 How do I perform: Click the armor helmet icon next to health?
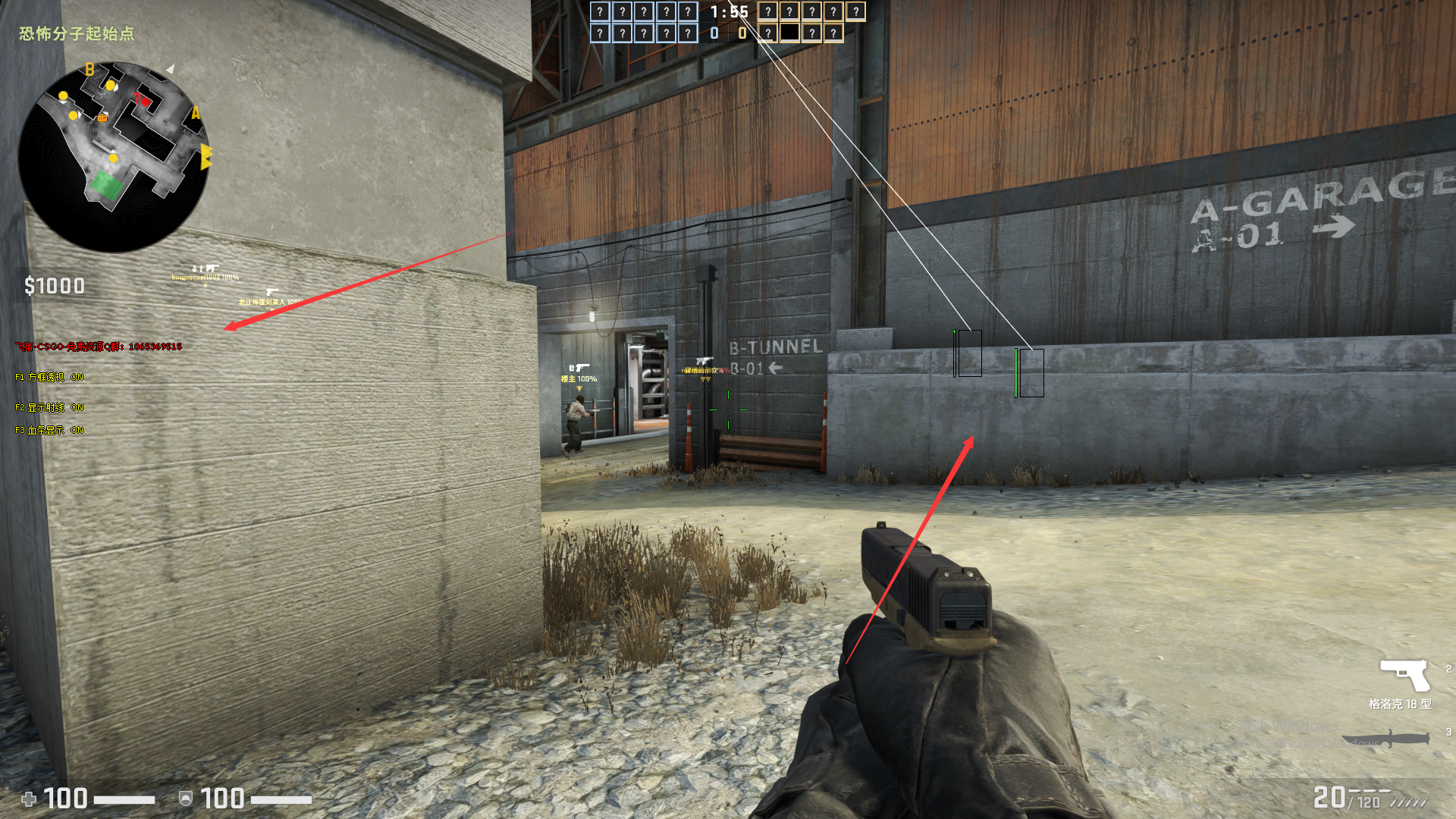pyautogui.click(x=185, y=799)
